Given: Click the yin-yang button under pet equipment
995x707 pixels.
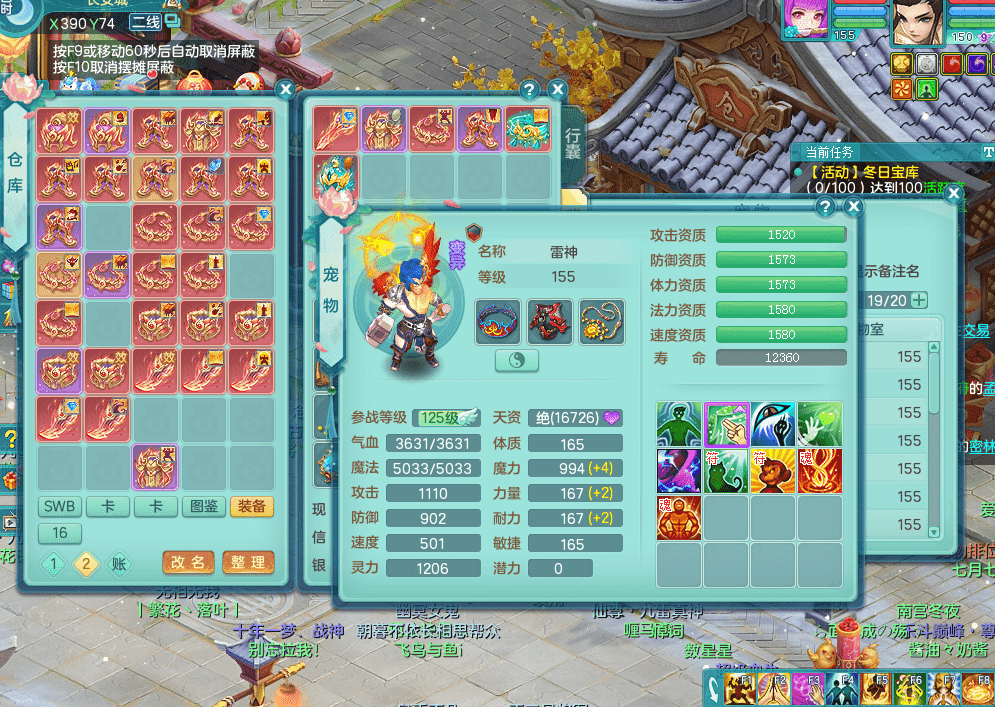Looking at the screenshot, I should (516, 361).
